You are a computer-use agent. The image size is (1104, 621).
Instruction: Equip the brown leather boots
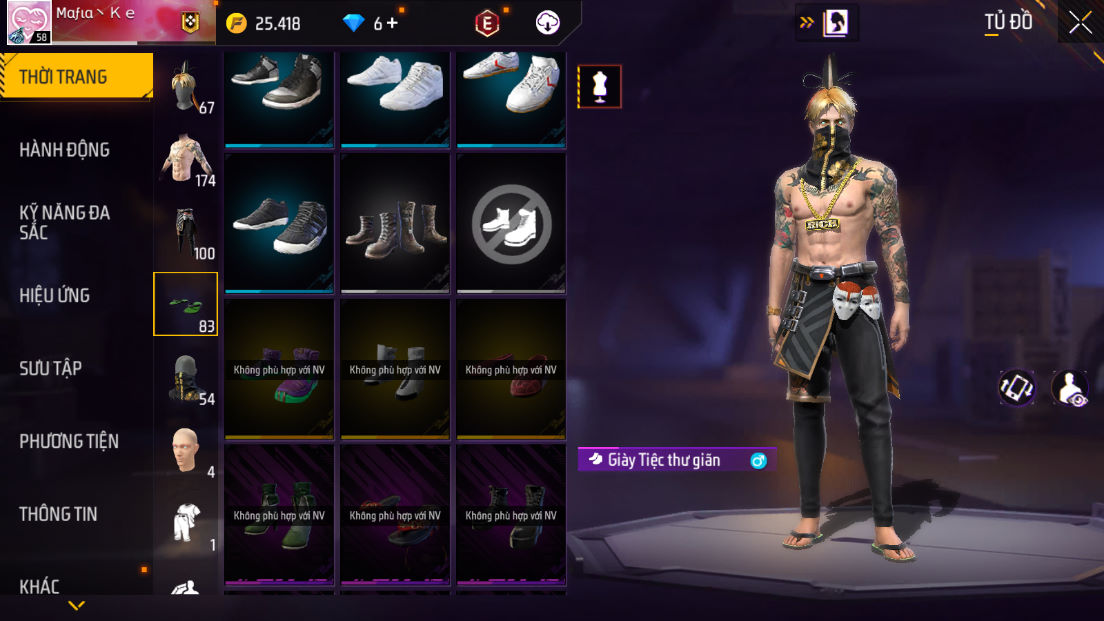(395, 223)
